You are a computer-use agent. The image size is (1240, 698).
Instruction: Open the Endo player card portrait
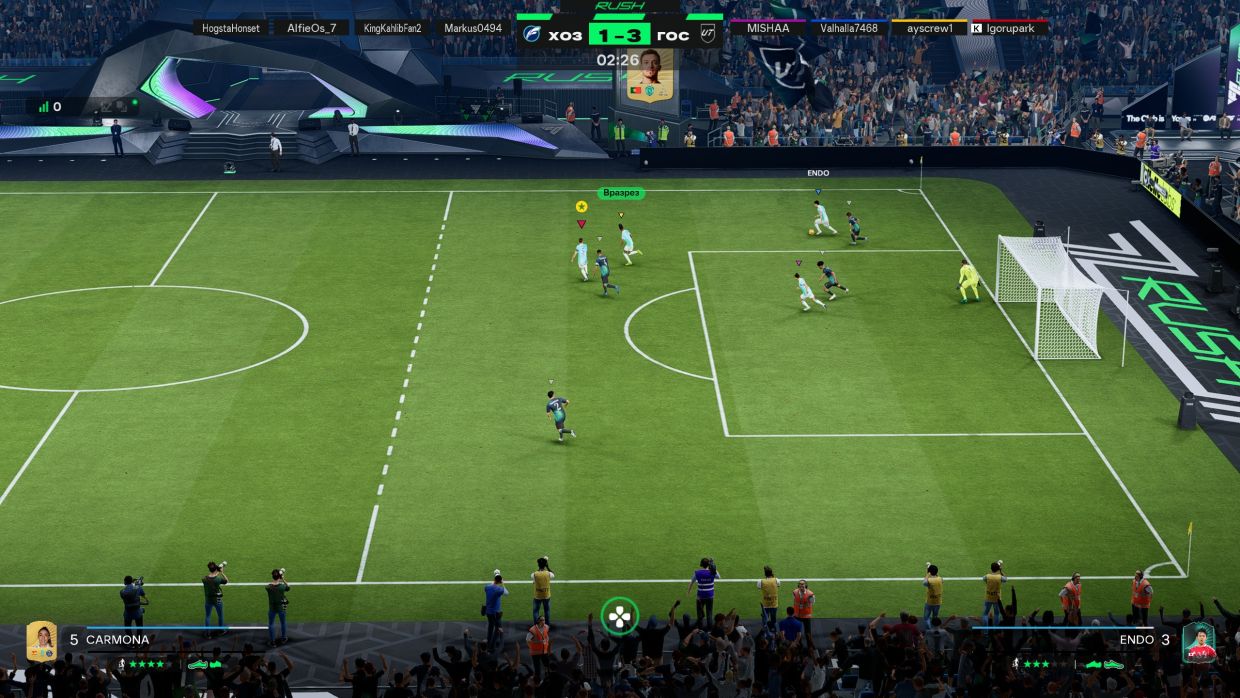[1198, 641]
